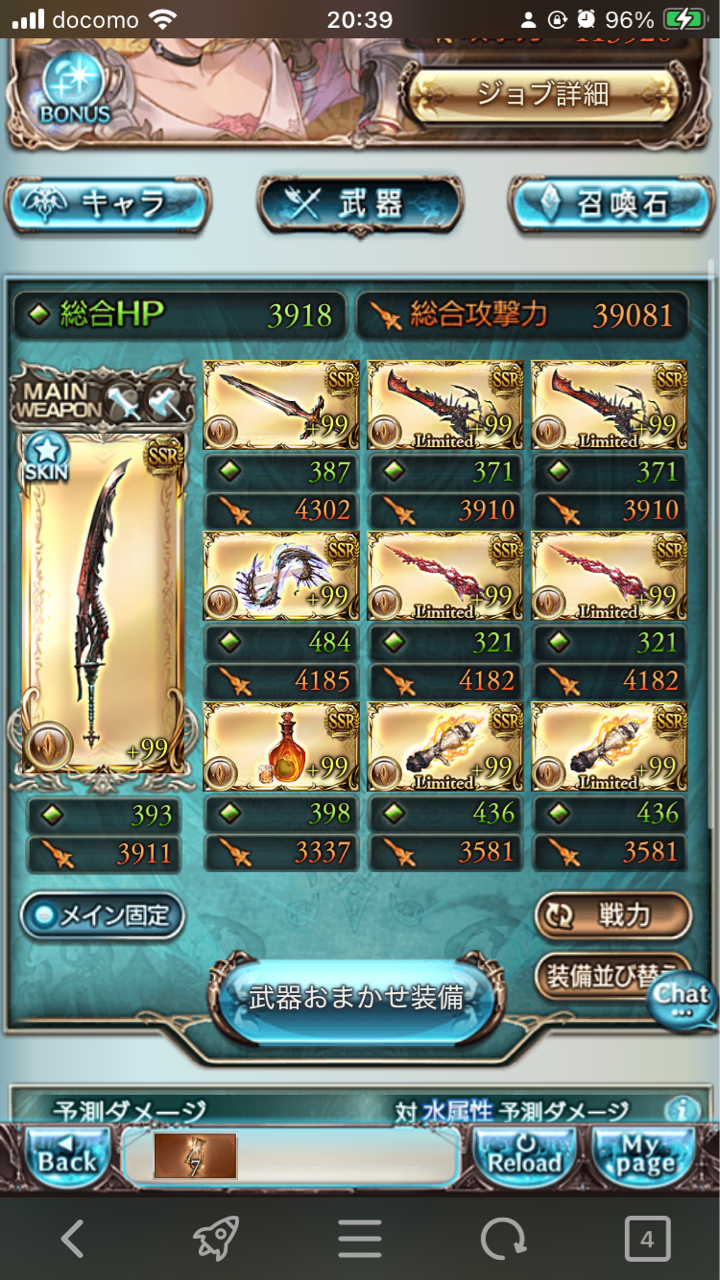Select the 武器 weapons tab
This screenshot has width=720, height=1280.
(x=360, y=205)
